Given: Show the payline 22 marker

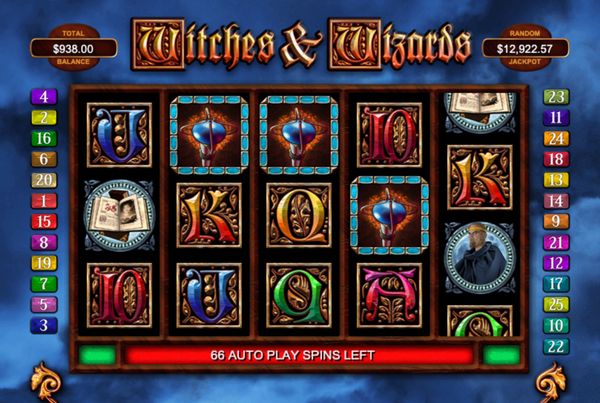Looking at the screenshot, I should coord(556,345).
